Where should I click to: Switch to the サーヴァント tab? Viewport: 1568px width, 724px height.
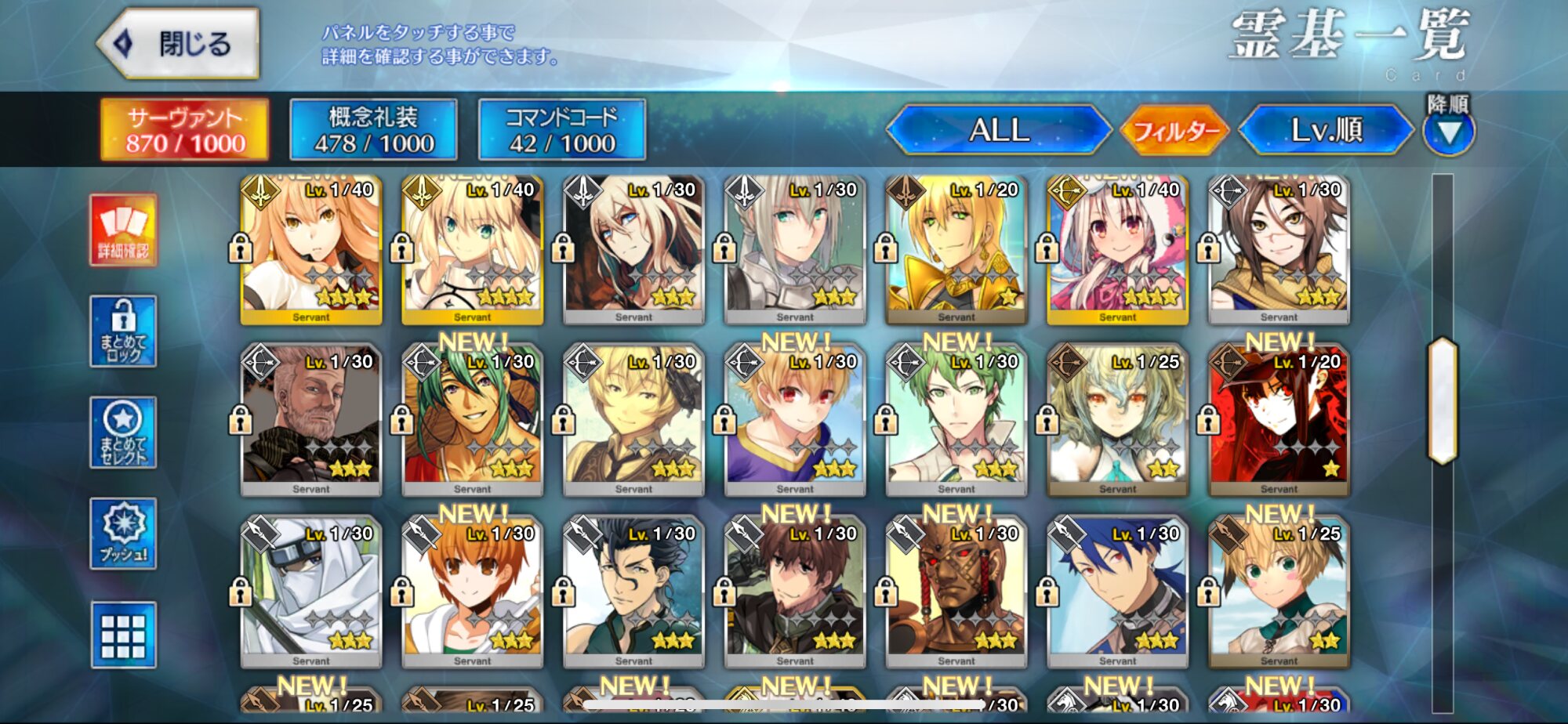point(185,130)
